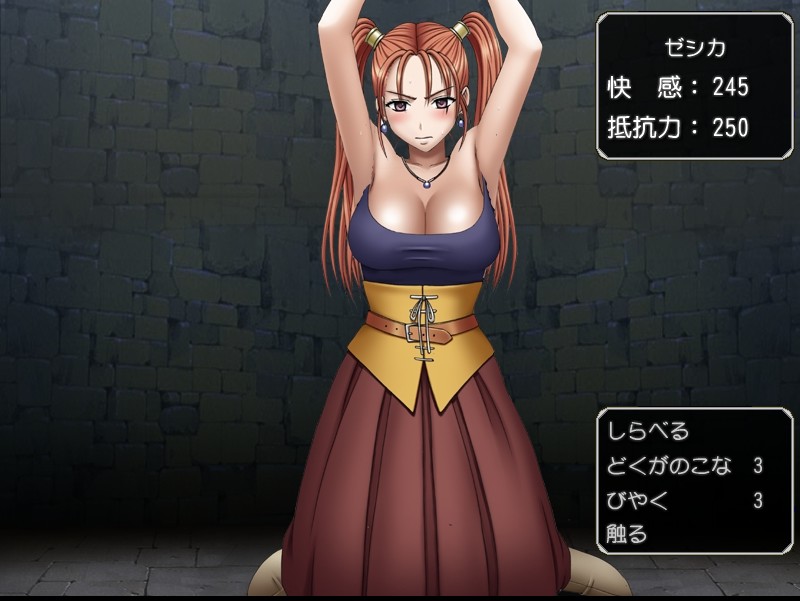Choose the 触る command

point(627,534)
